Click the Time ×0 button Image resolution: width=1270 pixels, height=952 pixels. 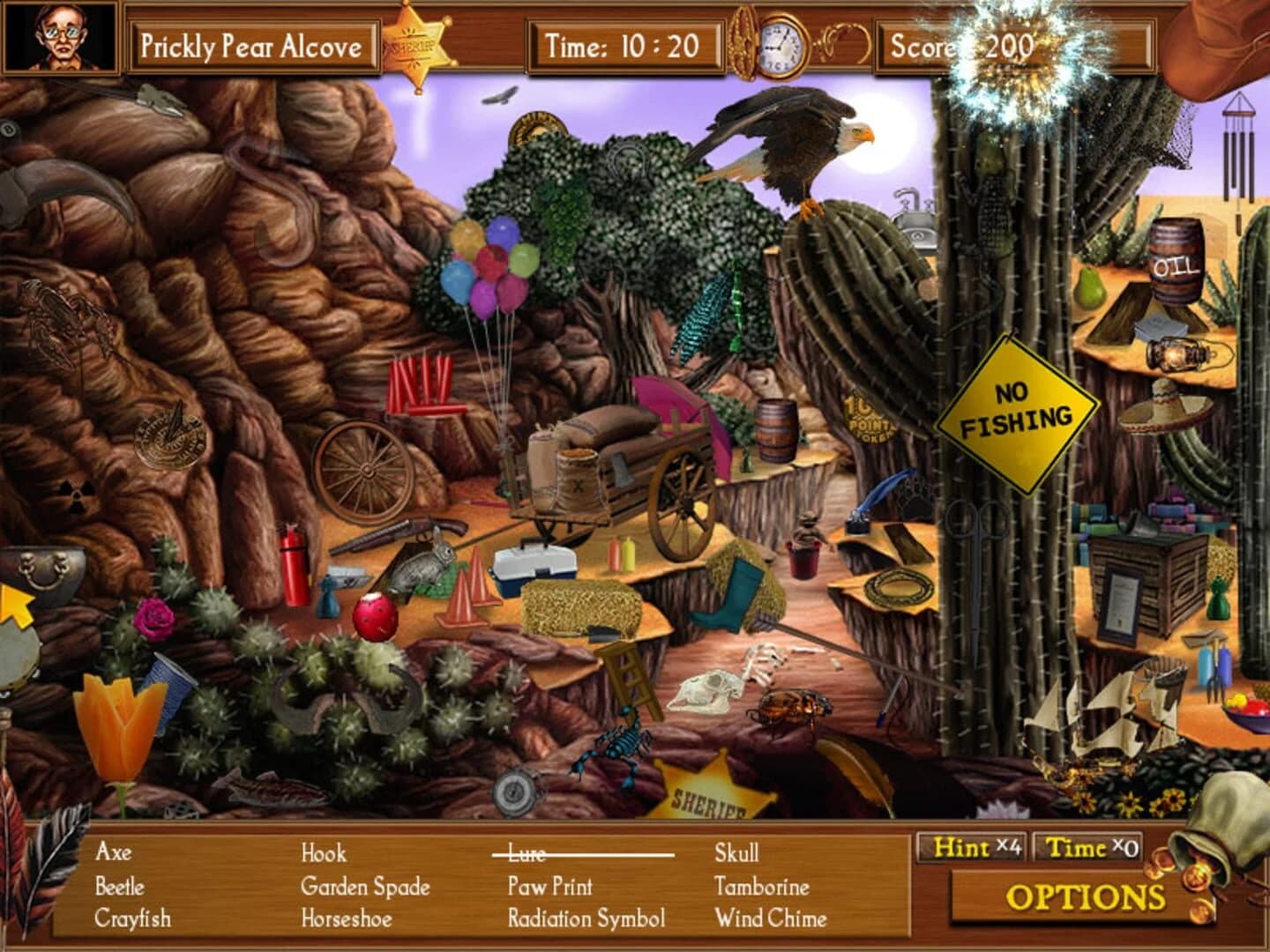click(x=1089, y=849)
